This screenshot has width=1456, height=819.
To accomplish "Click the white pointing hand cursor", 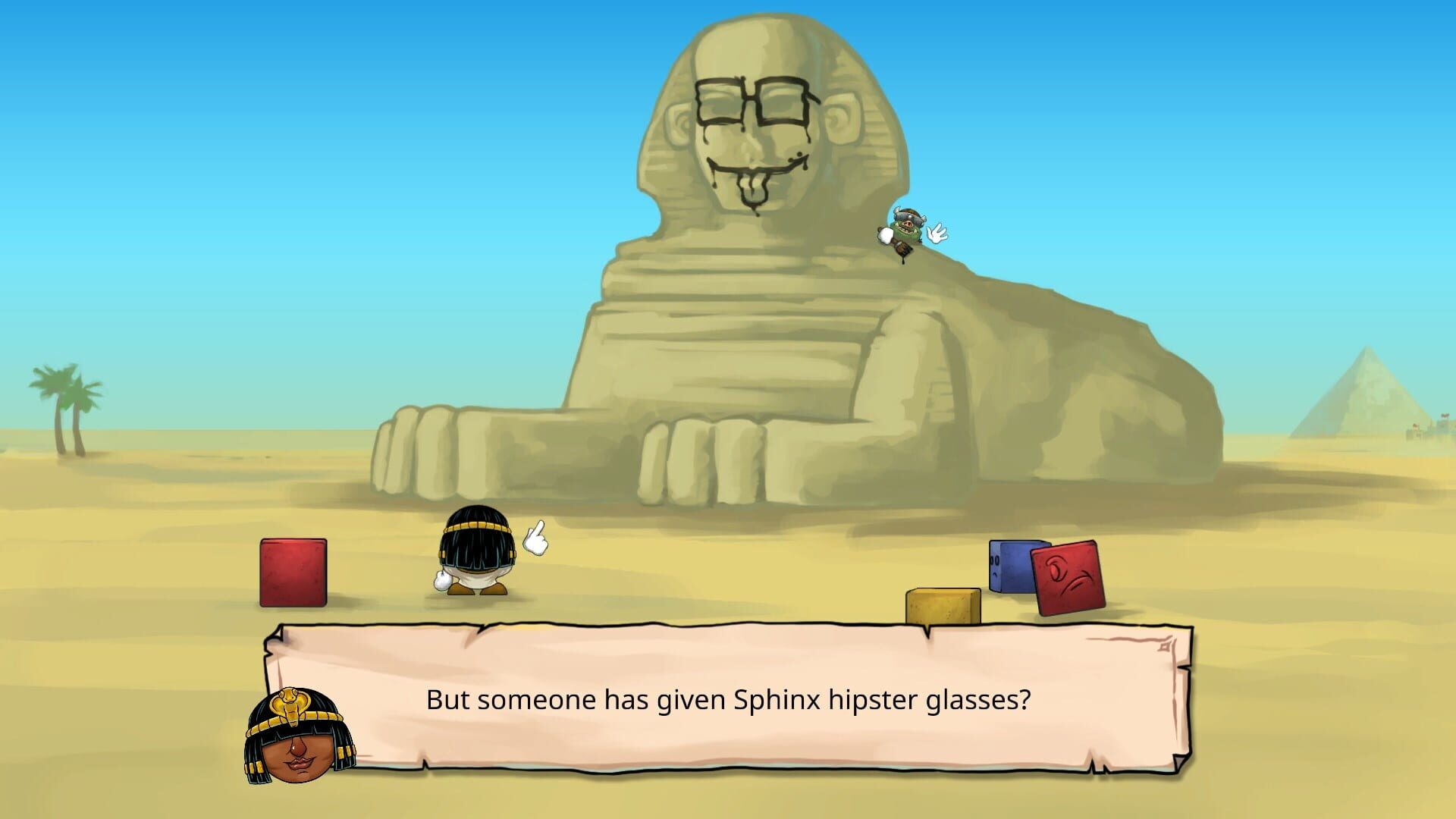I will (535, 538).
